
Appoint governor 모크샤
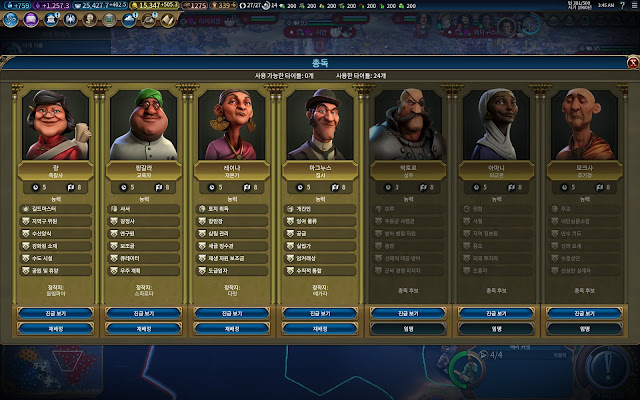[583, 327]
